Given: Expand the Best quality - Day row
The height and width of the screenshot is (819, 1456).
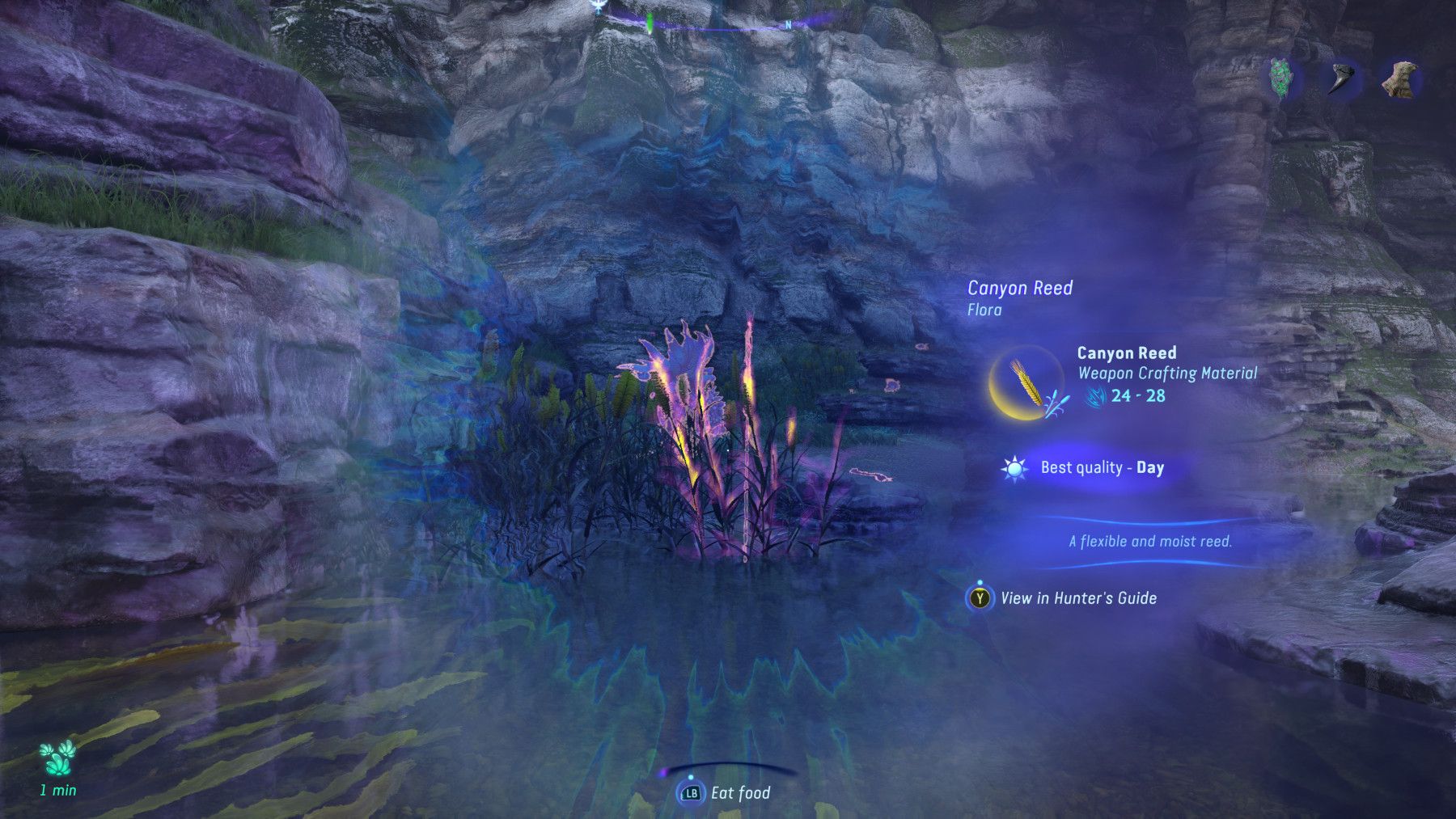Looking at the screenshot, I should point(1102,467).
